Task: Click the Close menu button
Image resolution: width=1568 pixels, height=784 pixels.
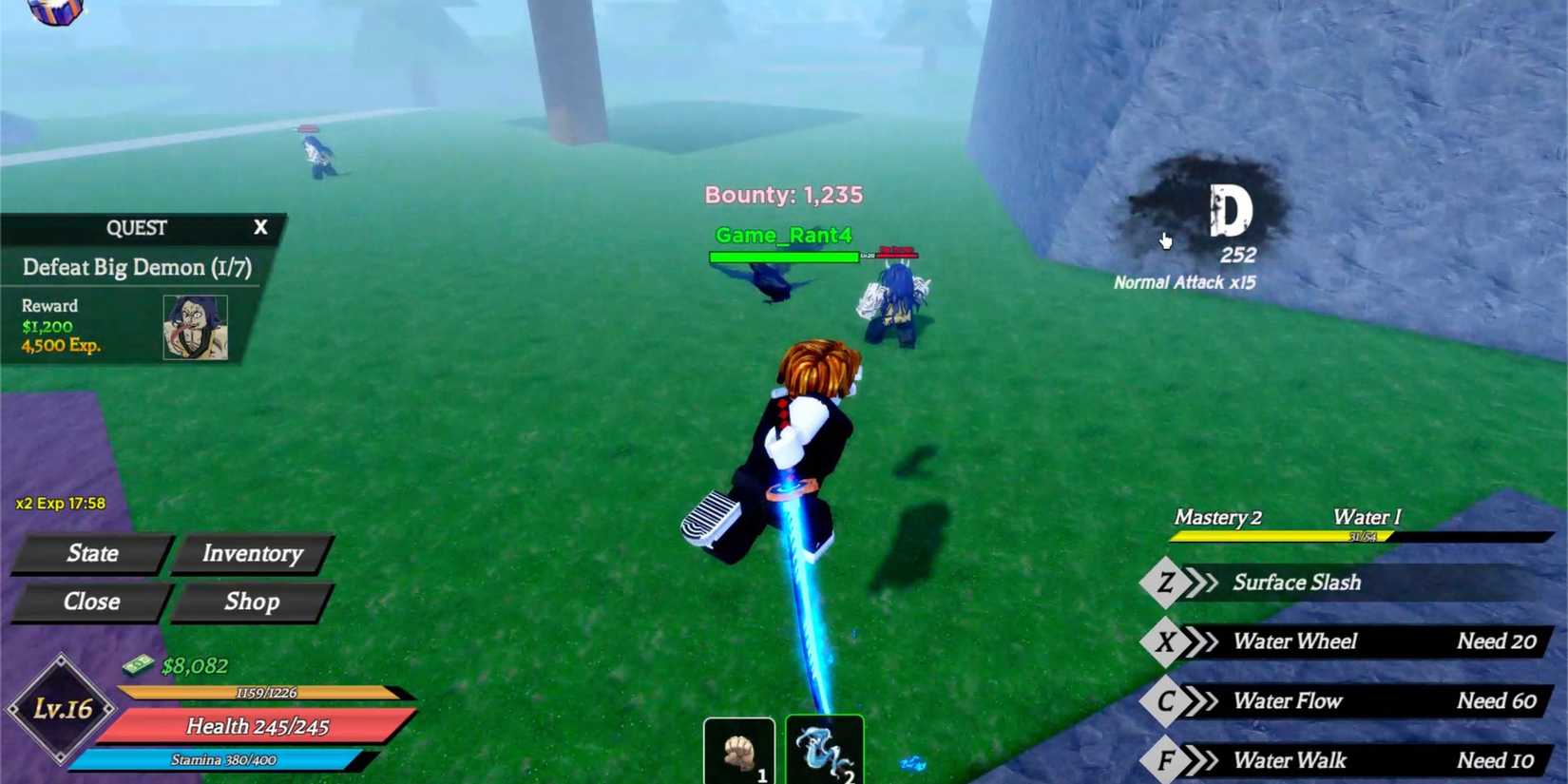Action: pyautogui.click(x=92, y=601)
